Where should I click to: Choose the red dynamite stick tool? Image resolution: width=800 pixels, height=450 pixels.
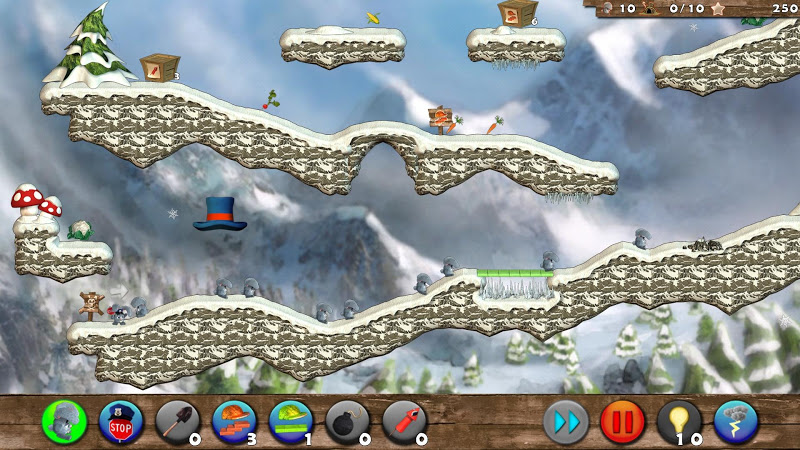pos(404,422)
